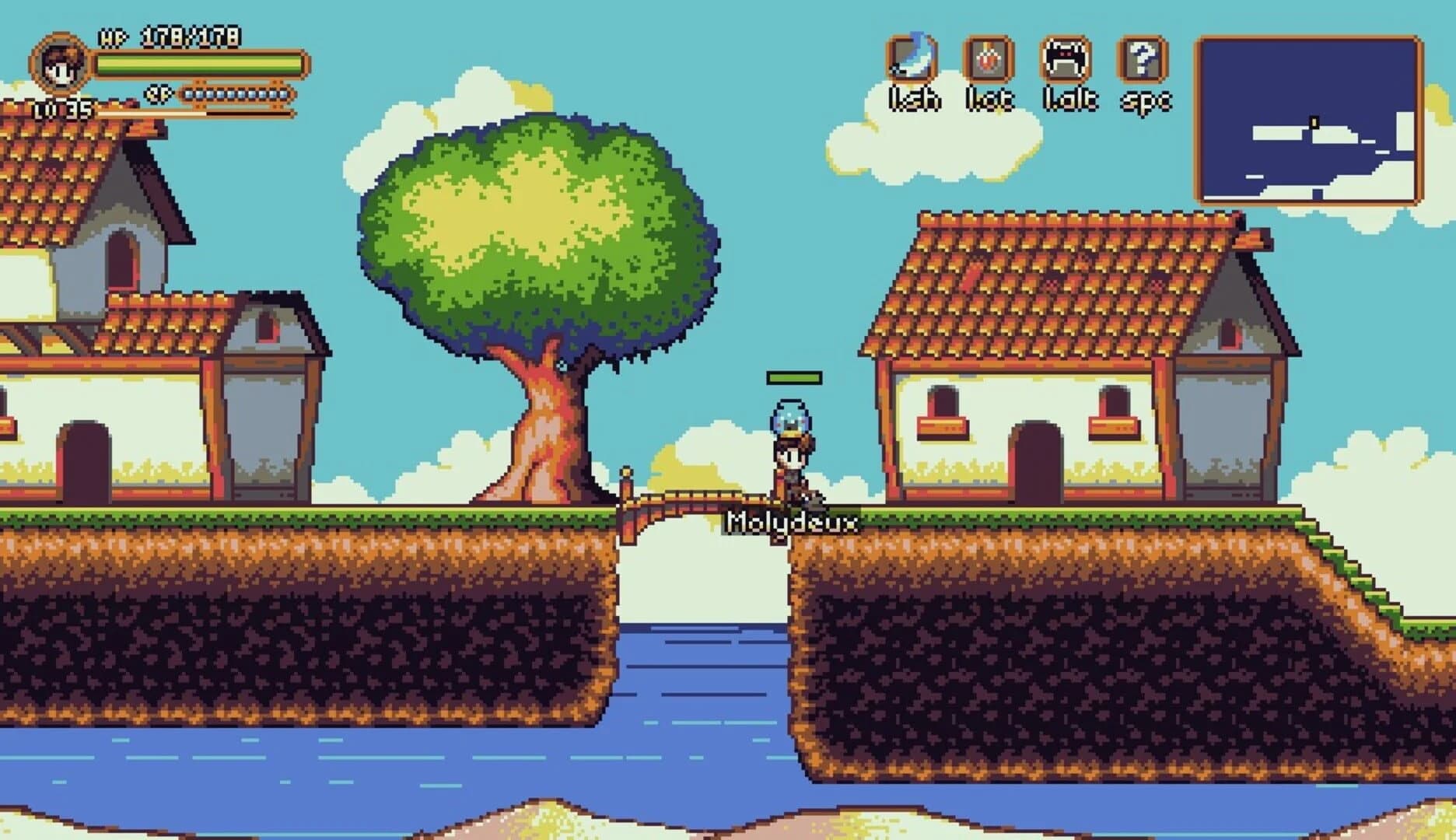
Task: Click the character standing on the bridge
Action: pyautogui.click(x=791, y=463)
